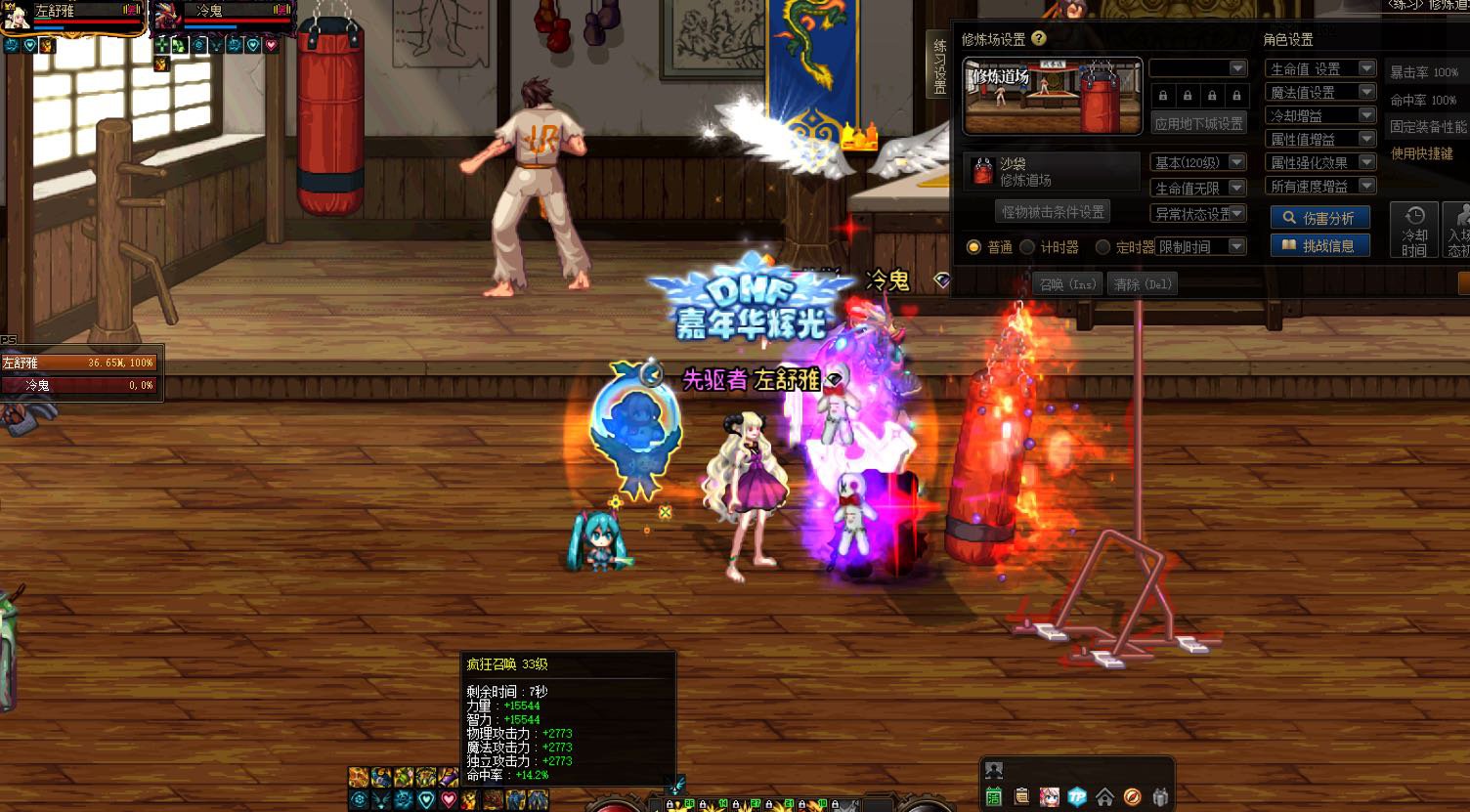Open the 限制时间 dropdown
The image size is (1470, 812).
[x=1201, y=247]
